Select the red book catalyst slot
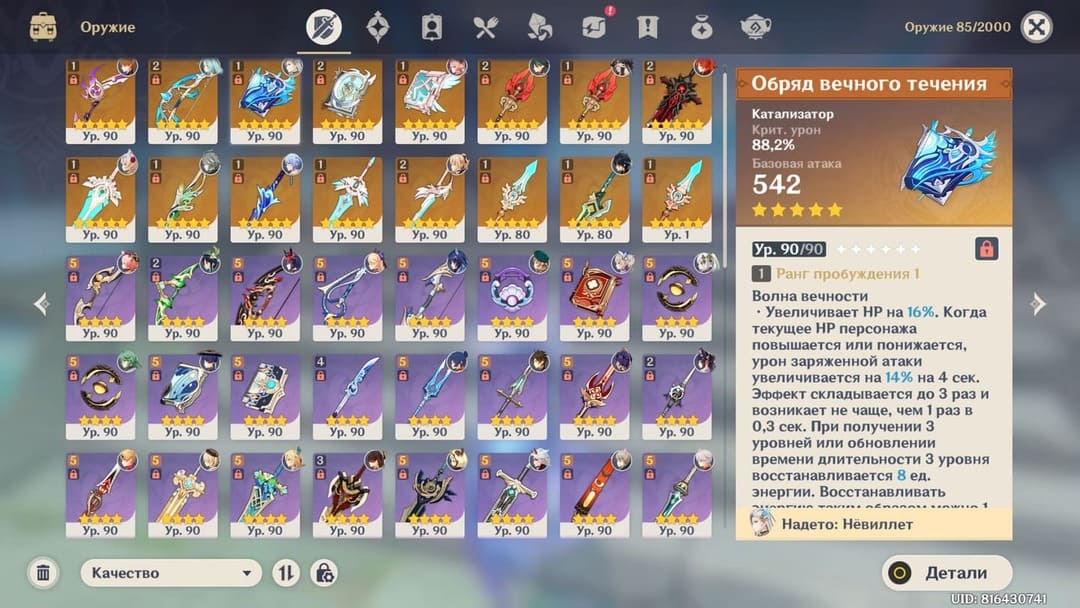The width and height of the screenshot is (1080, 608). [593, 297]
